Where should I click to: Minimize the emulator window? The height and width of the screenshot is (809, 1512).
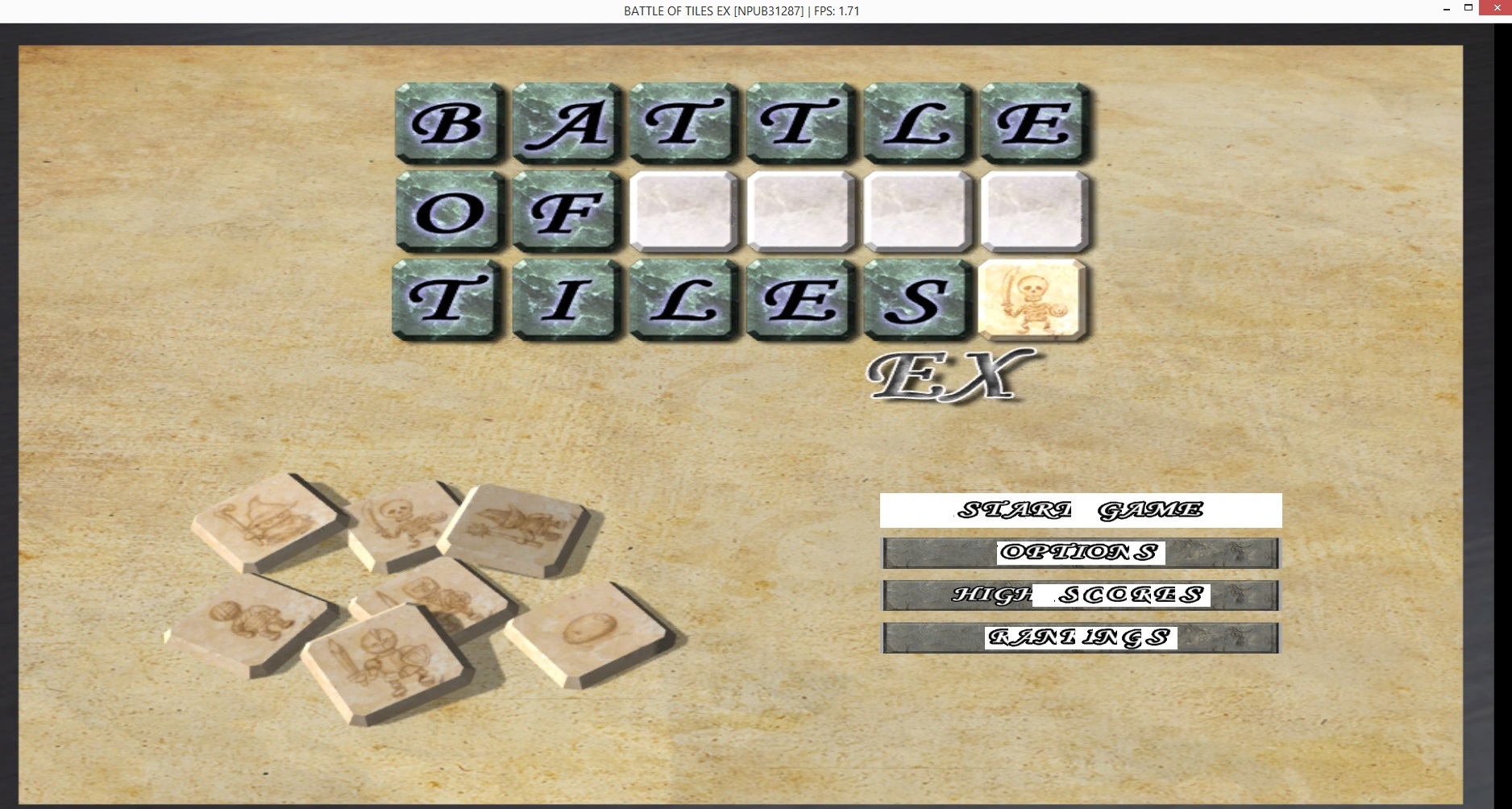click(x=1447, y=8)
